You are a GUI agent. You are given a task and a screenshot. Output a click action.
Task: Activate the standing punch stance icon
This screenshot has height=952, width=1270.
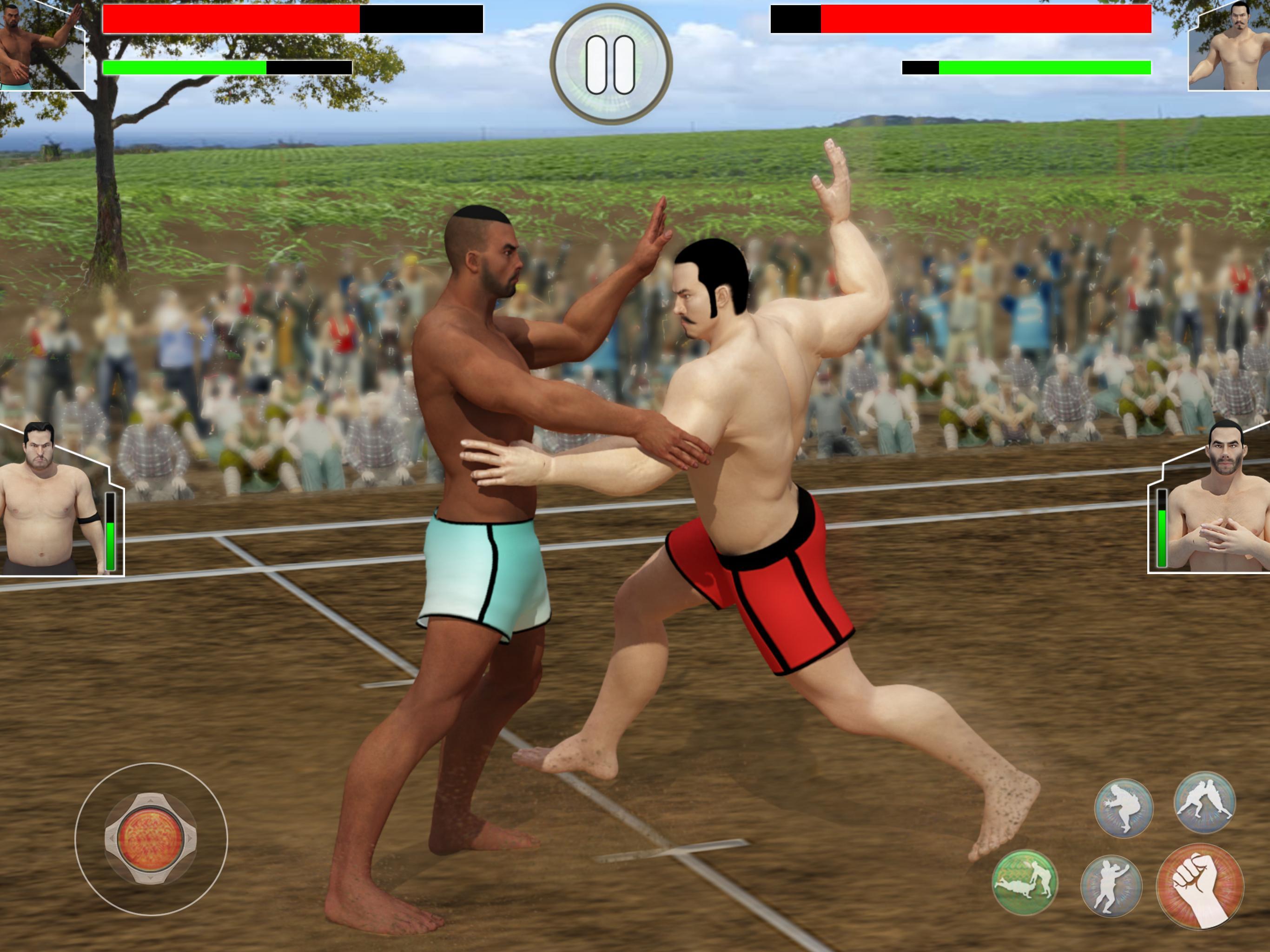pyautogui.click(x=1111, y=886)
